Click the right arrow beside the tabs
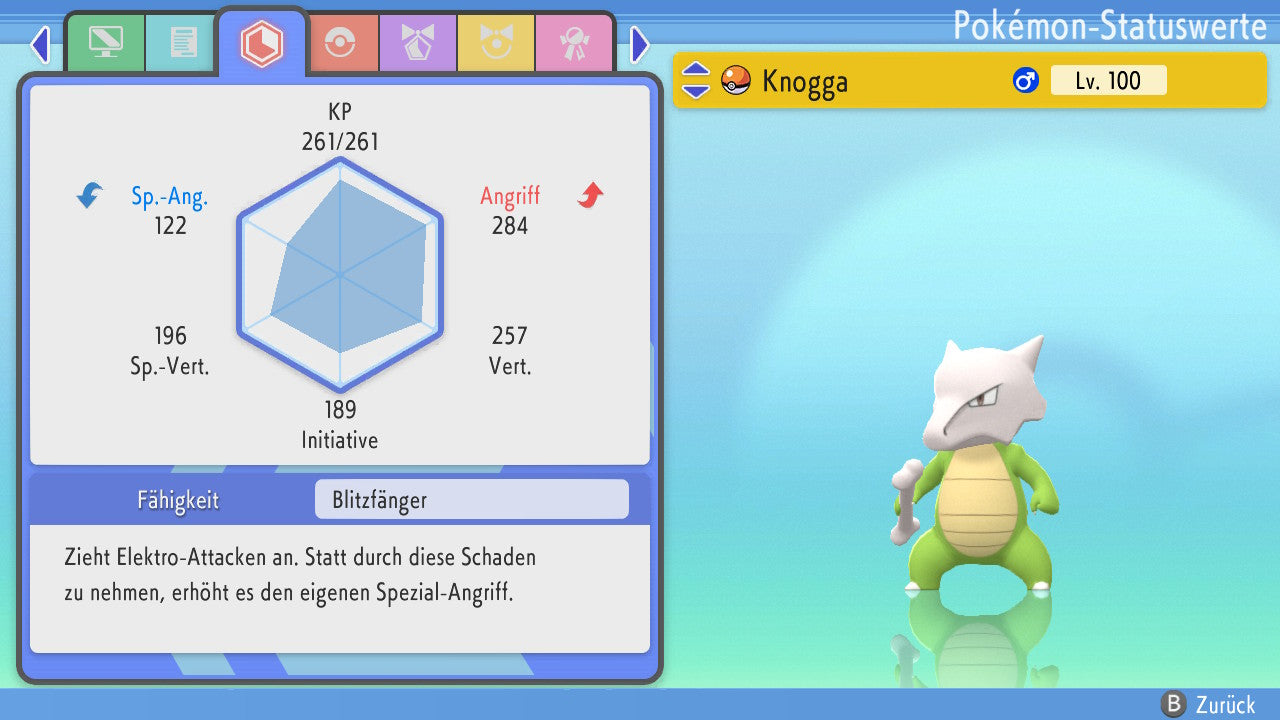Screen dimensions: 1280x720 (640, 44)
